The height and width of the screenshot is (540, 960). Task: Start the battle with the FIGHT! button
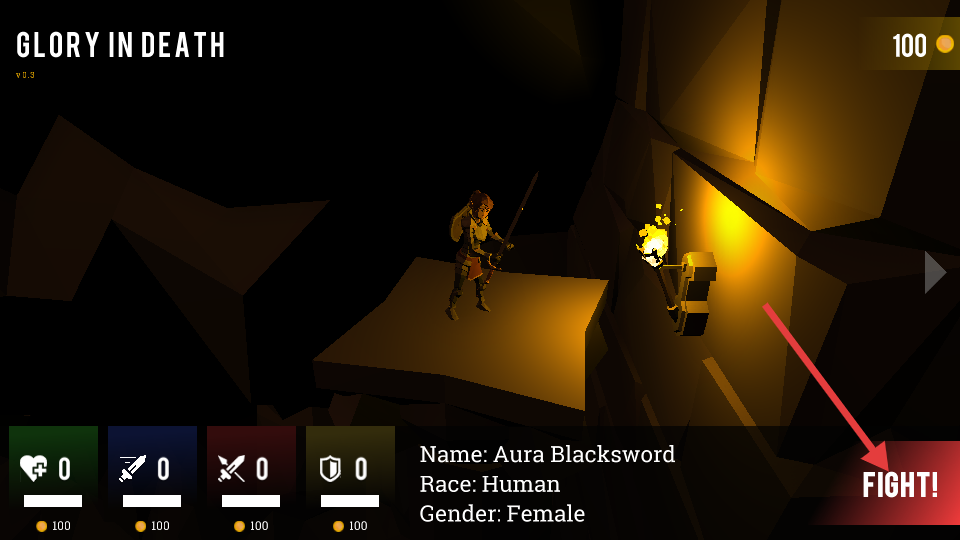pyautogui.click(x=900, y=485)
